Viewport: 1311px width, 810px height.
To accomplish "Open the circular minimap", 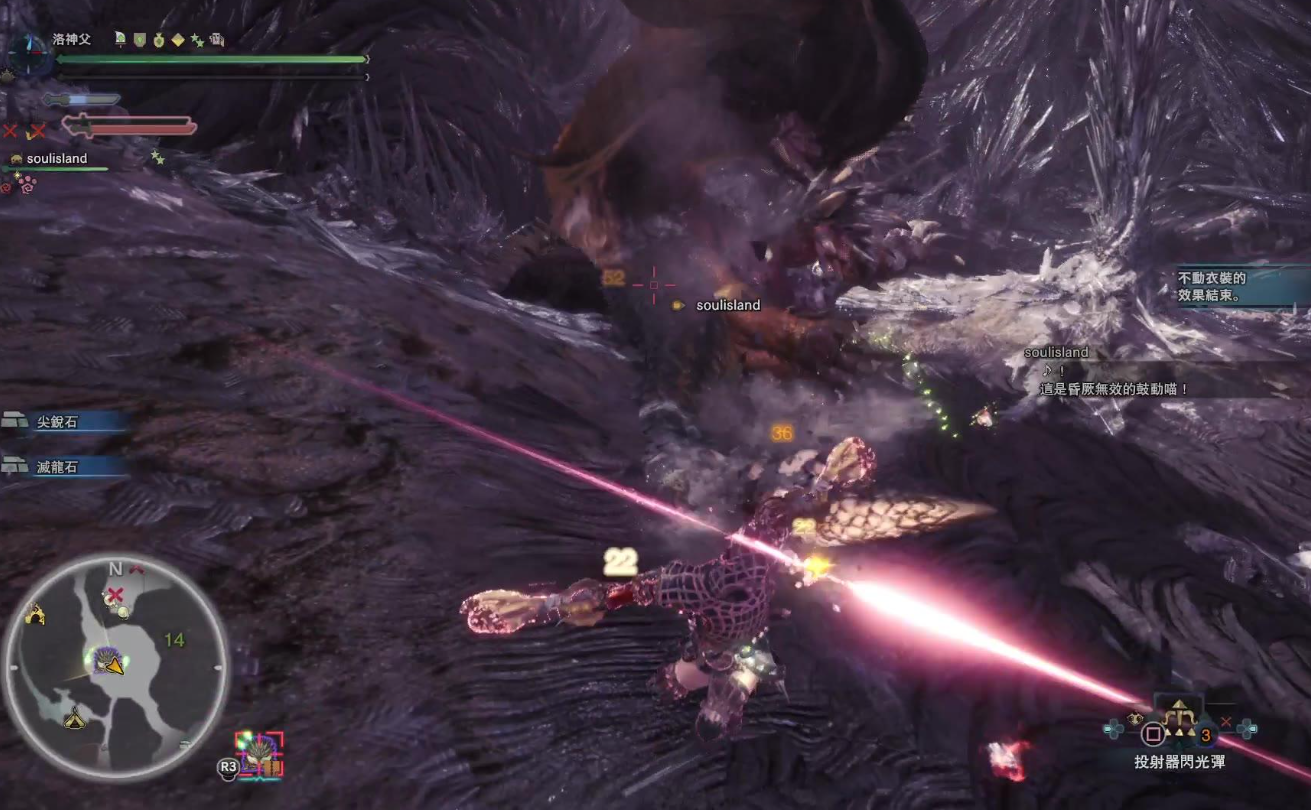I will point(116,663).
